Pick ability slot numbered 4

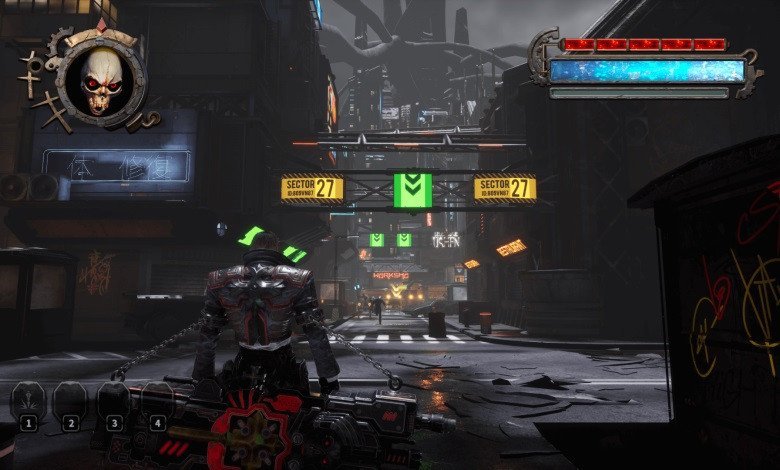tap(156, 403)
